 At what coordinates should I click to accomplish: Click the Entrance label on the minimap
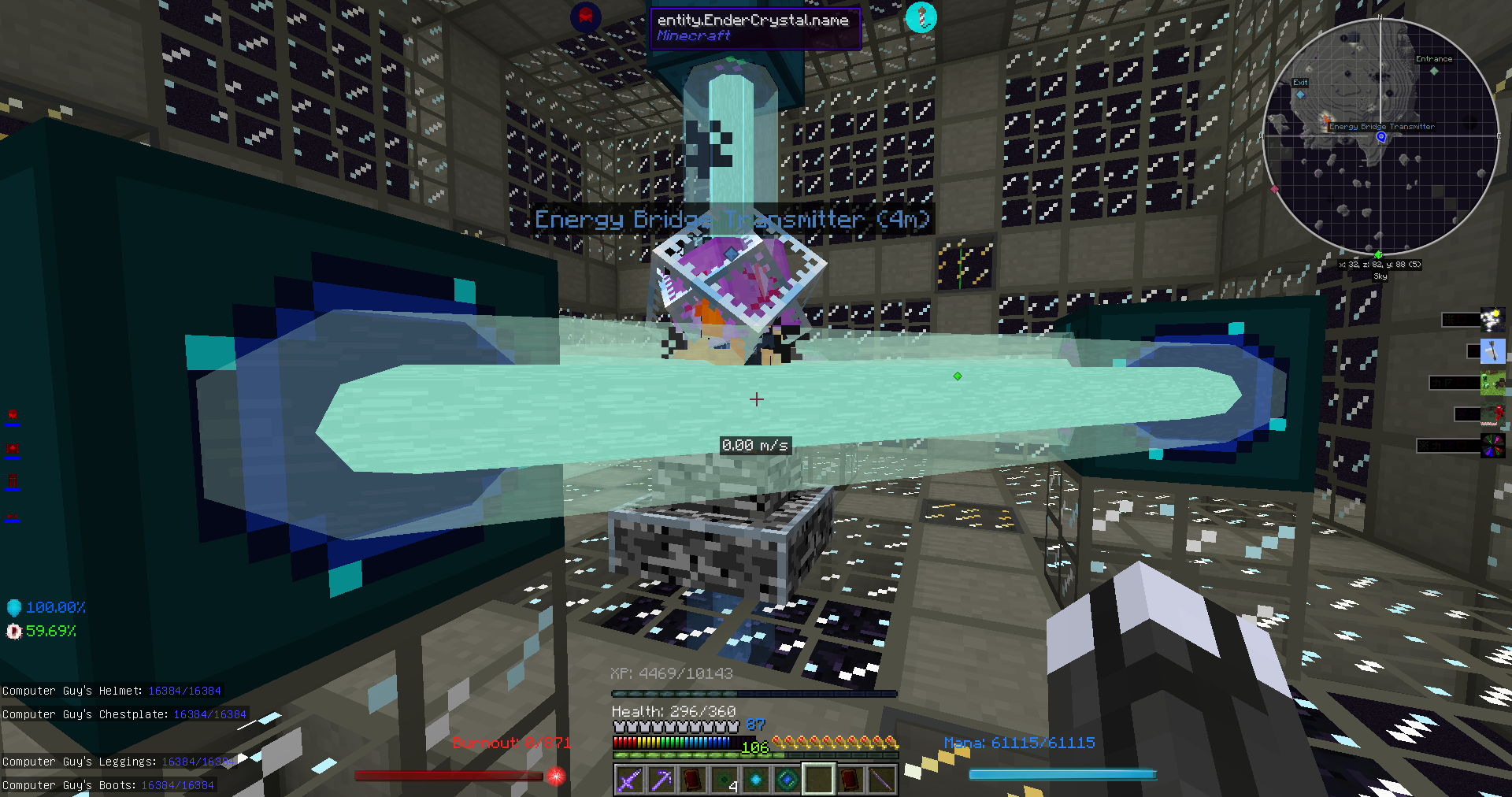tap(1435, 58)
